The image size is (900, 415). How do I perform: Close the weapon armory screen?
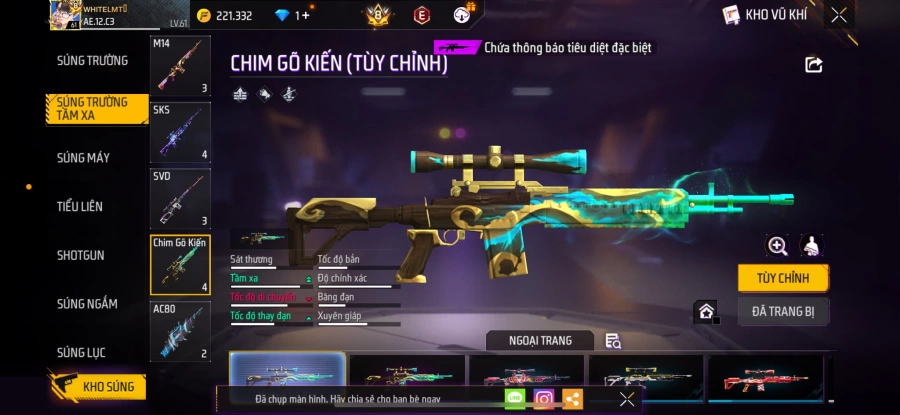839,15
